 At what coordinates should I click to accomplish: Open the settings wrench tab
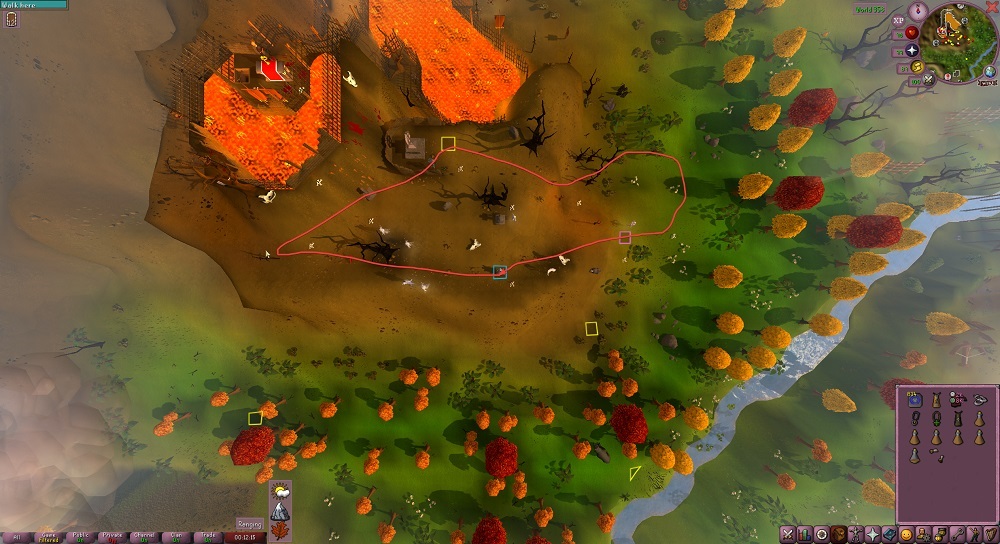click(x=957, y=534)
